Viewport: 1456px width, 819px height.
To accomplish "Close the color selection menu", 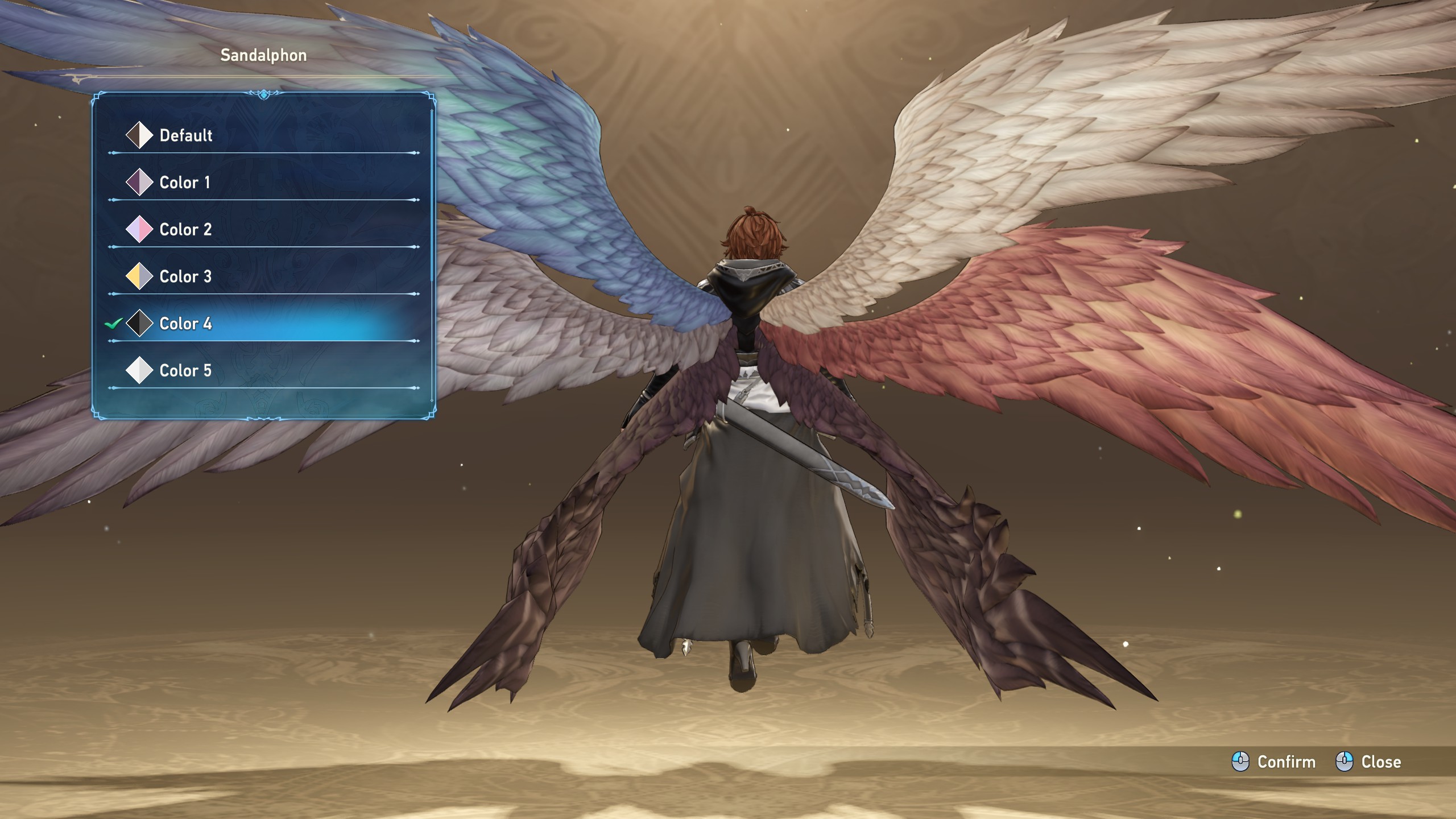I will 1368,762.
